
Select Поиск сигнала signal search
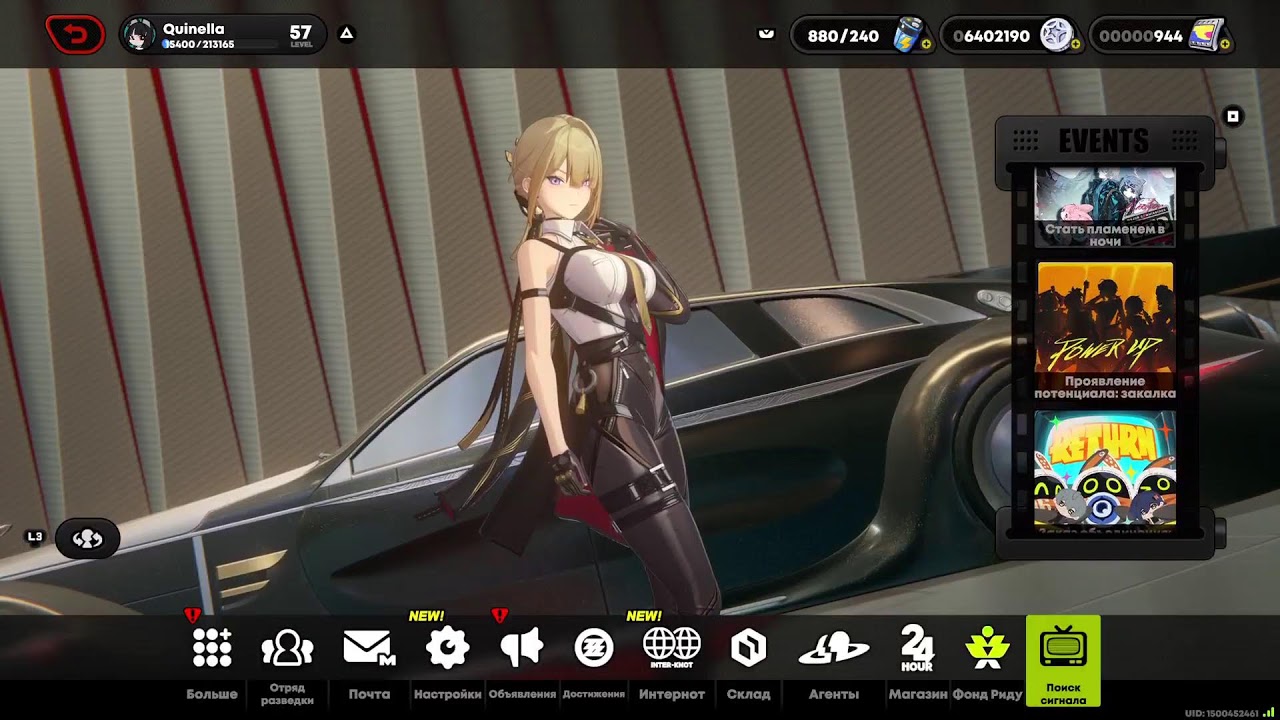coord(1063,658)
